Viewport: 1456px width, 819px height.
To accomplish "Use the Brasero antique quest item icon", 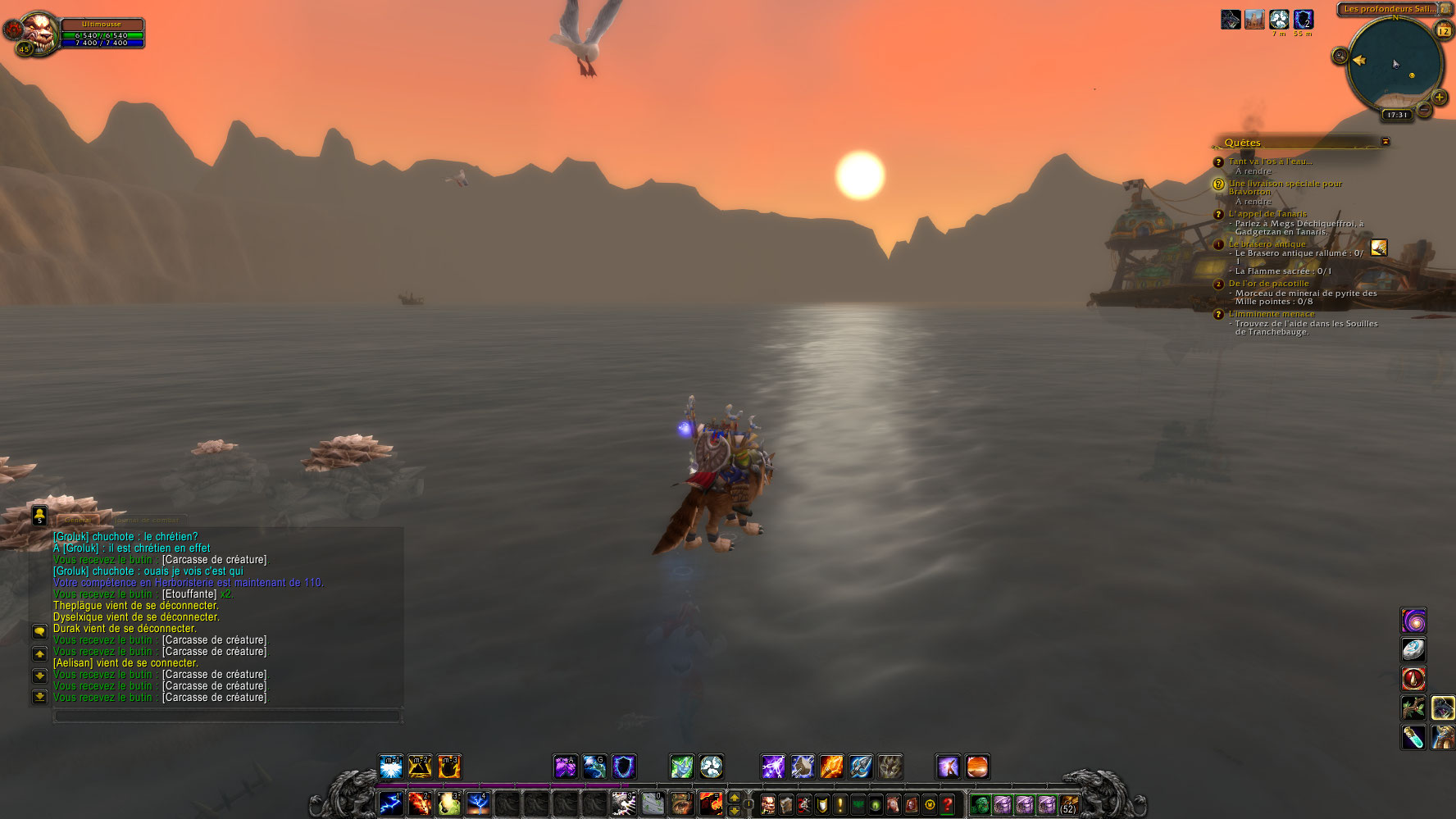I will pyautogui.click(x=1379, y=248).
